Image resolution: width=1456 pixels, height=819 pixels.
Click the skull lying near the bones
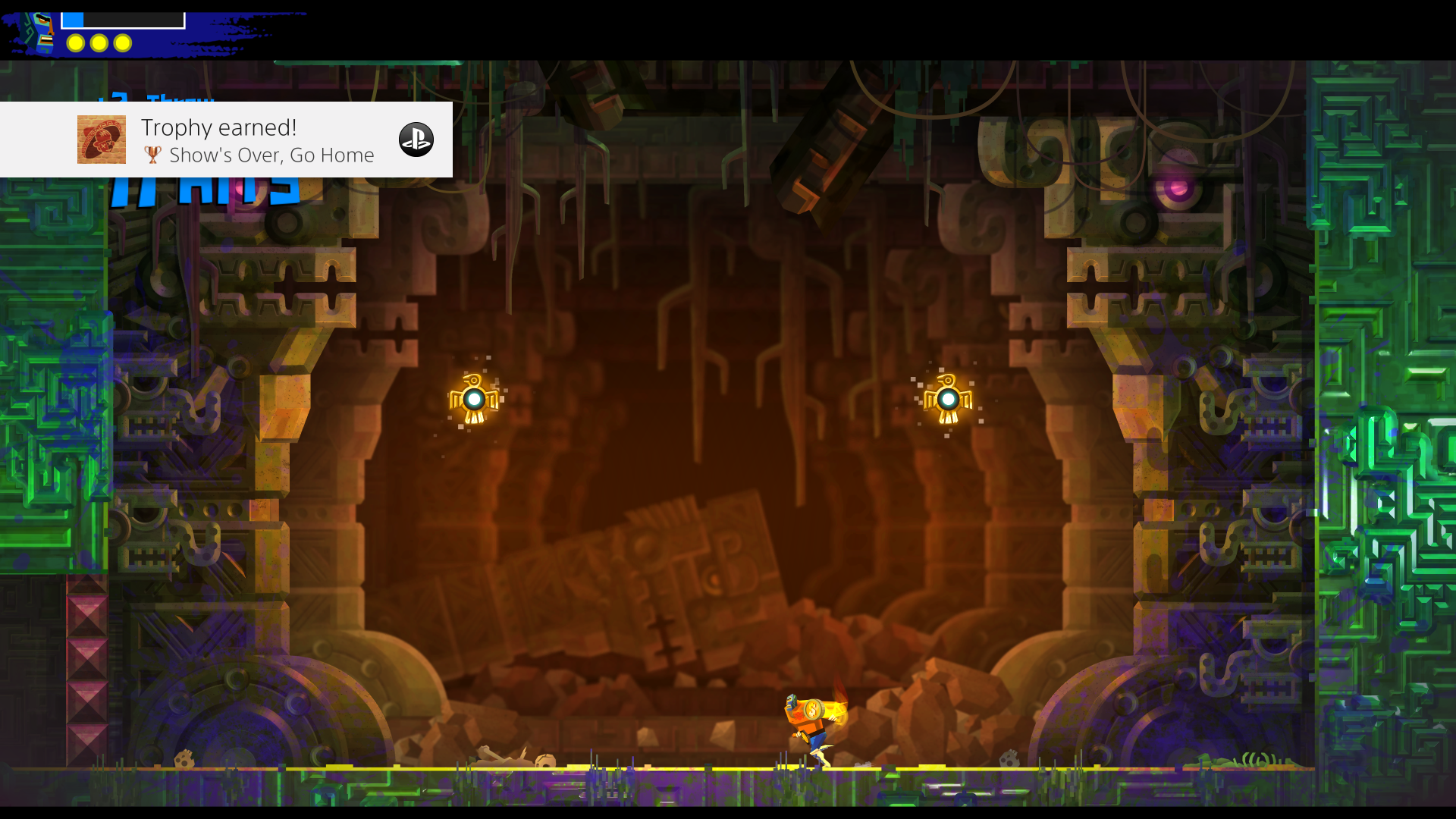543,760
